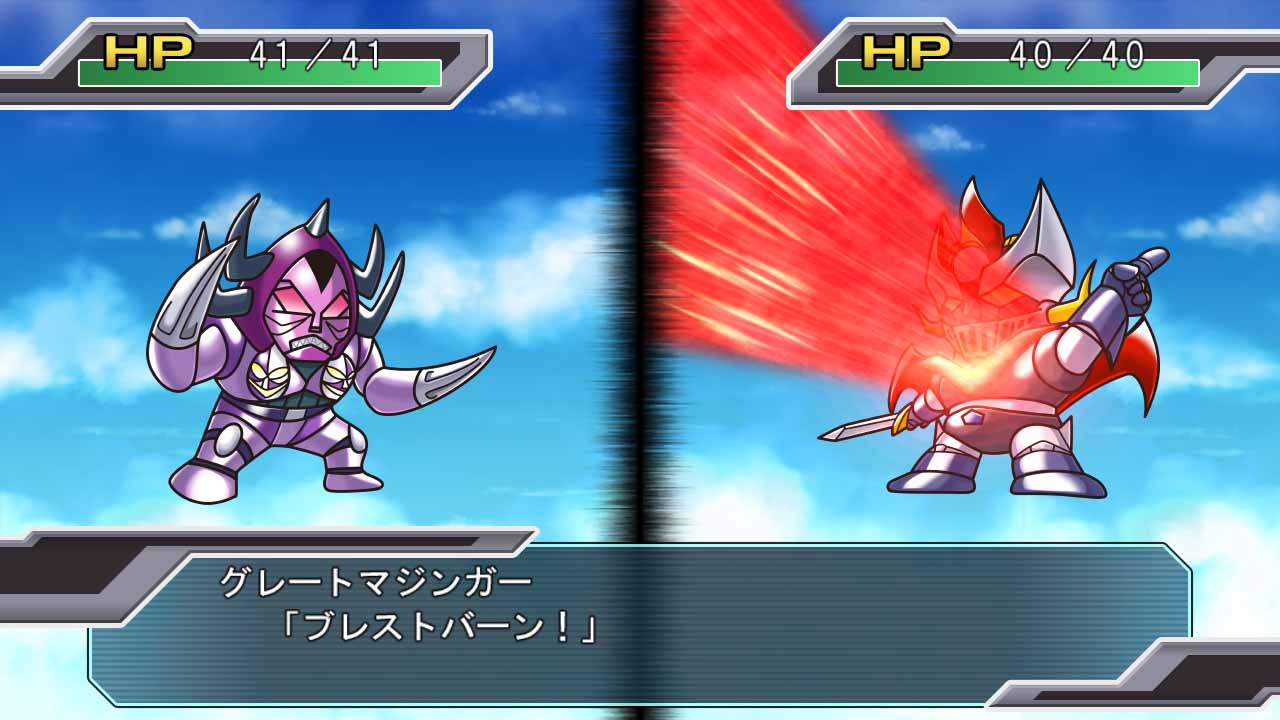Click the vertical screen divider line

[640, 300]
